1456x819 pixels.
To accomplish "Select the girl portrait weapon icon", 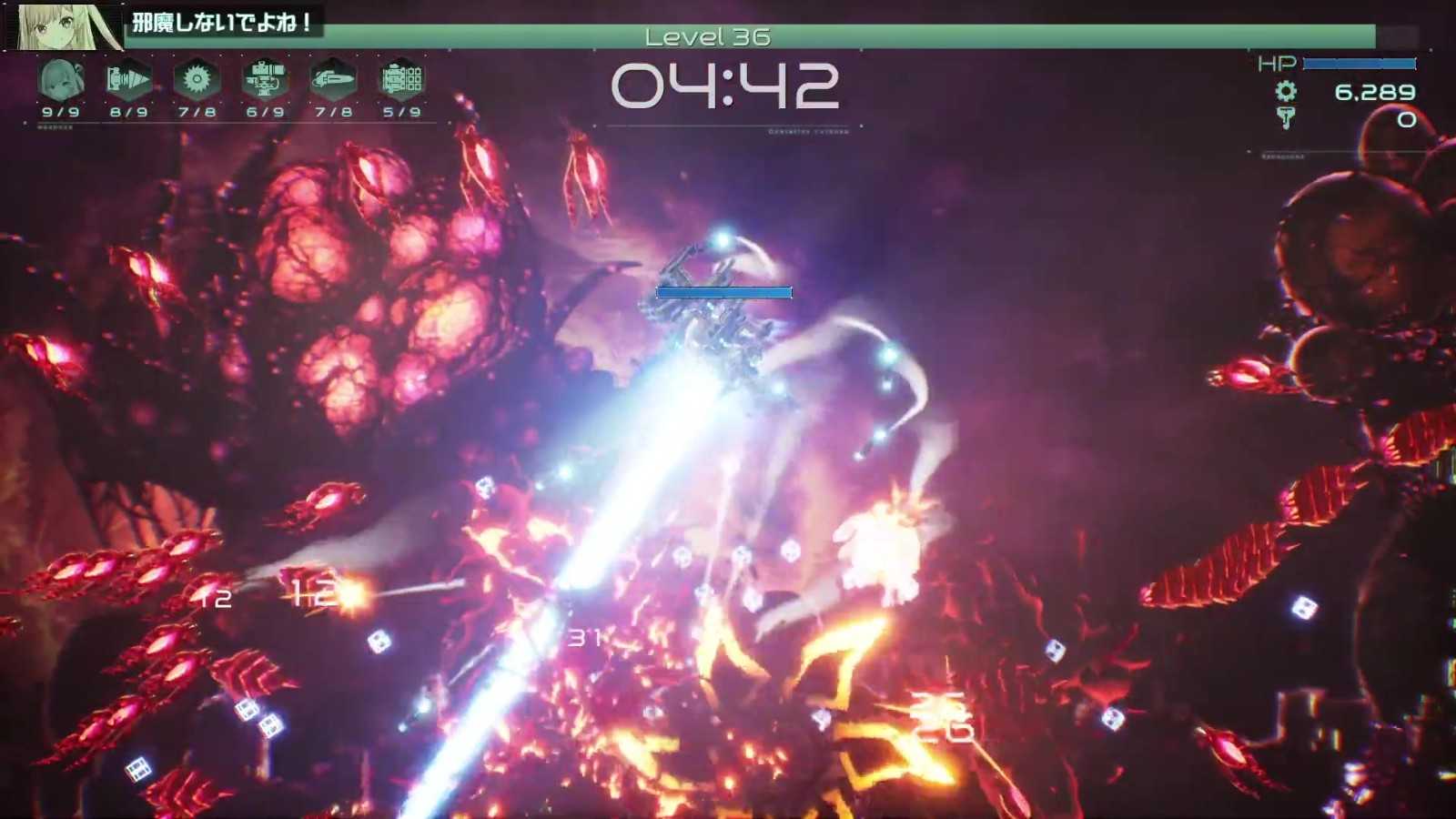I will [x=61, y=80].
